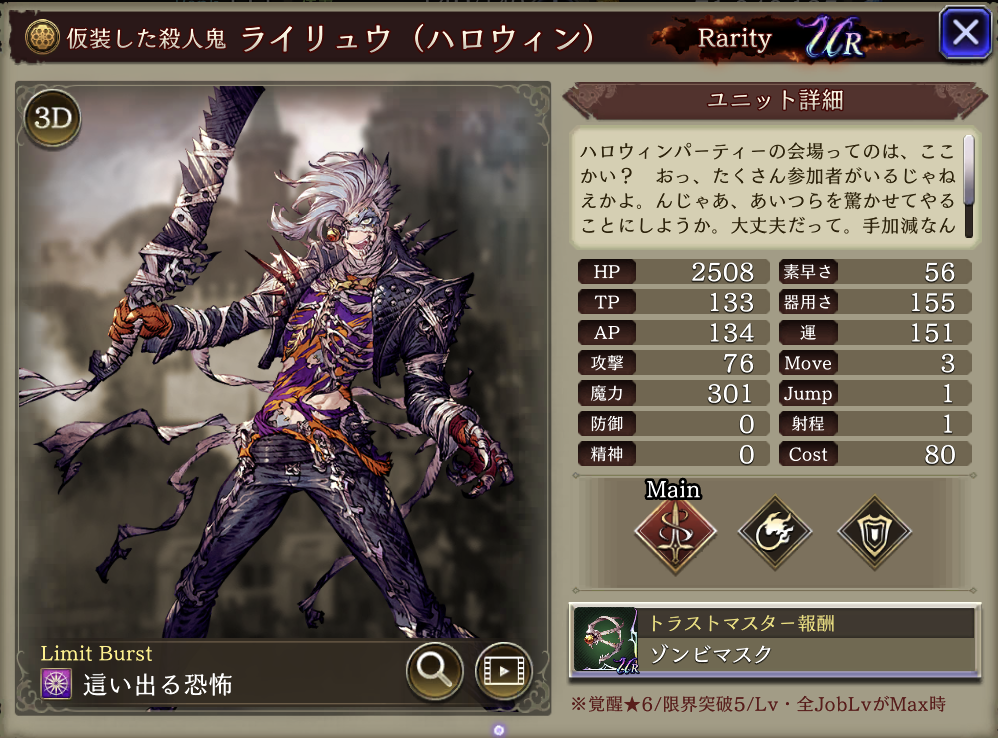
Task: Click the unit description scrollbar
Action: pos(968,170)
